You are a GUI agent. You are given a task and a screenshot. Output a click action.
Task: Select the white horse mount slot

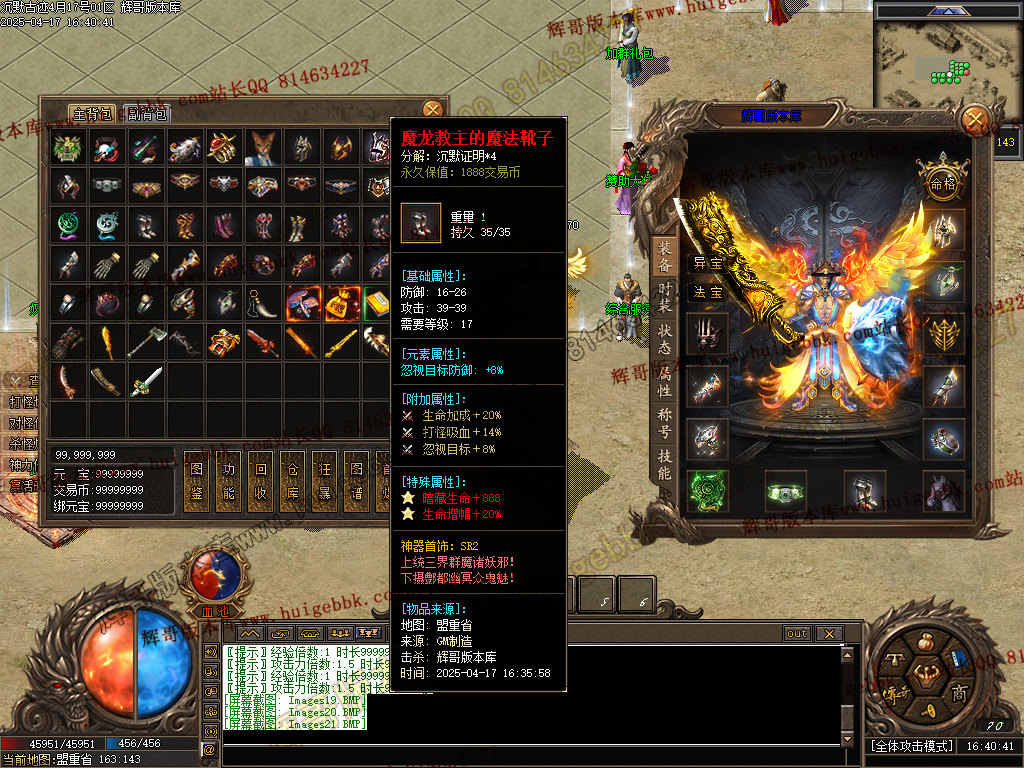(944, 491)
